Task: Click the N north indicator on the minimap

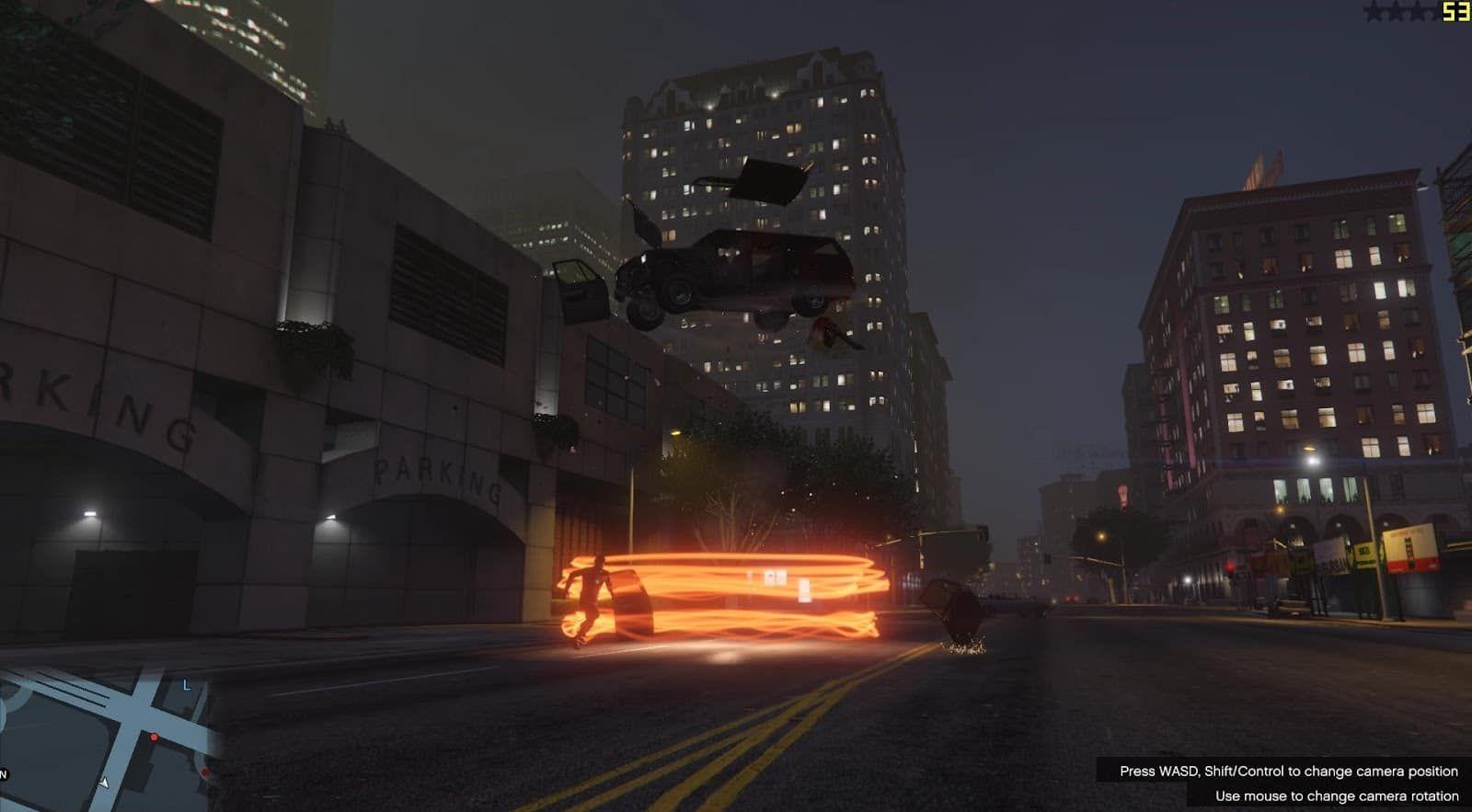Action: tap(4, 774)
